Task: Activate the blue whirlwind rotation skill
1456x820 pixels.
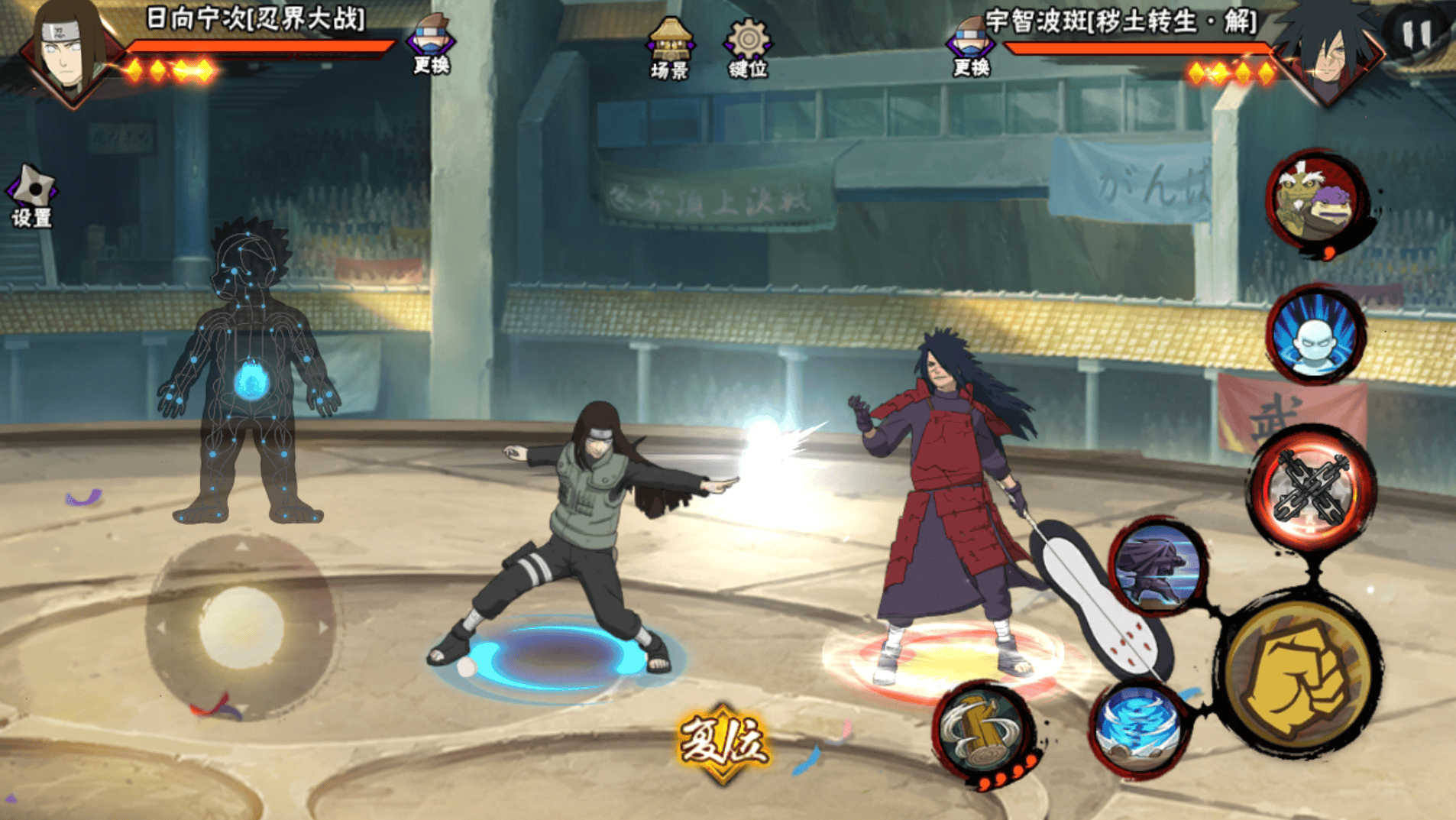Action: click(x=1138, y=728)
